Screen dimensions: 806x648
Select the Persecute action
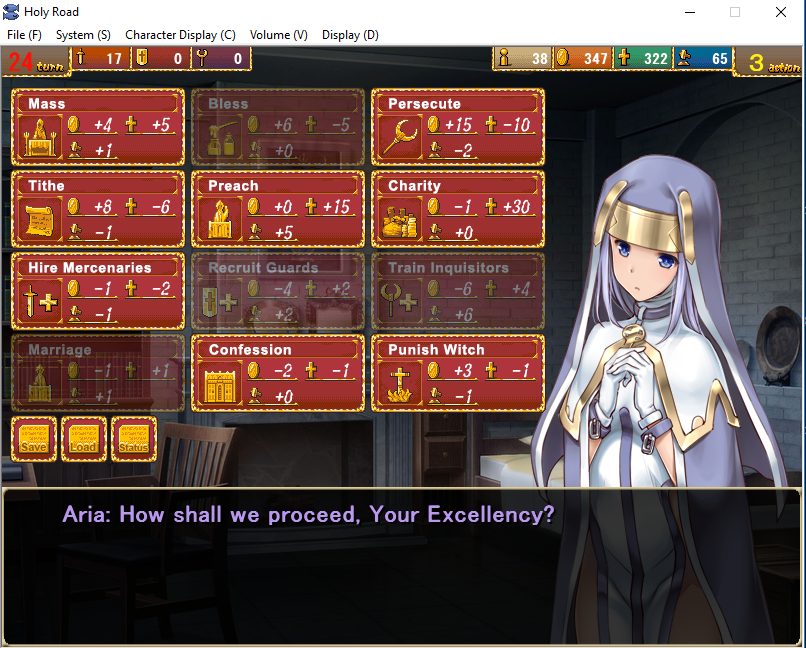458,127
